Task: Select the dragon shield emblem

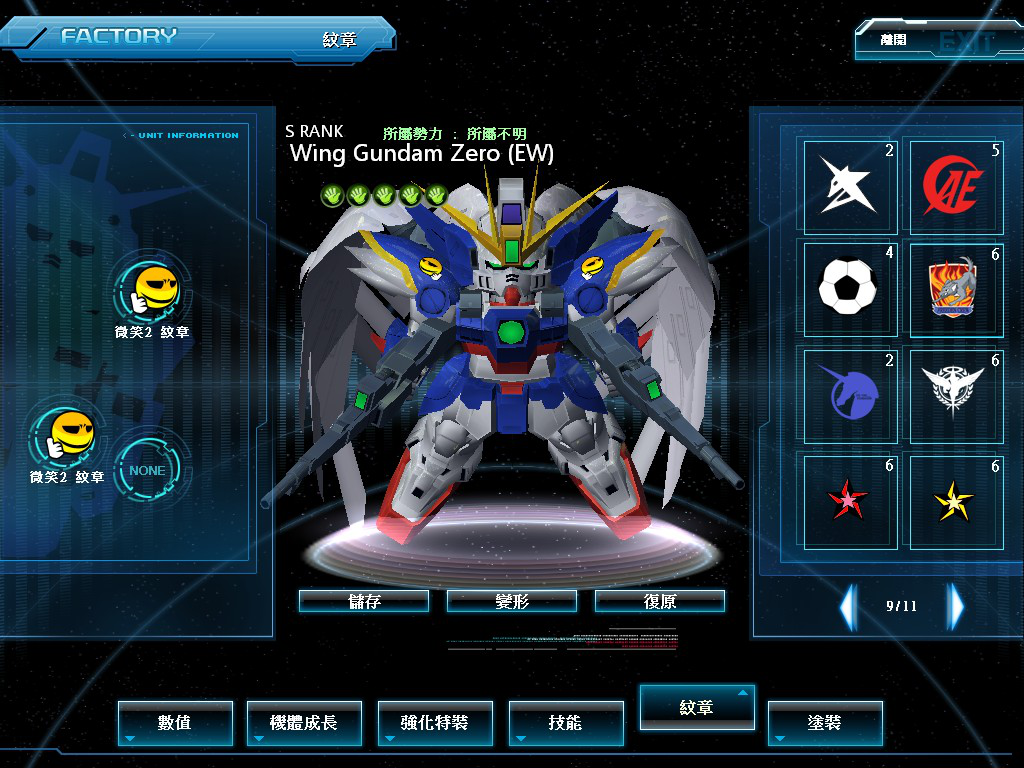Action: tap(955, 288)
